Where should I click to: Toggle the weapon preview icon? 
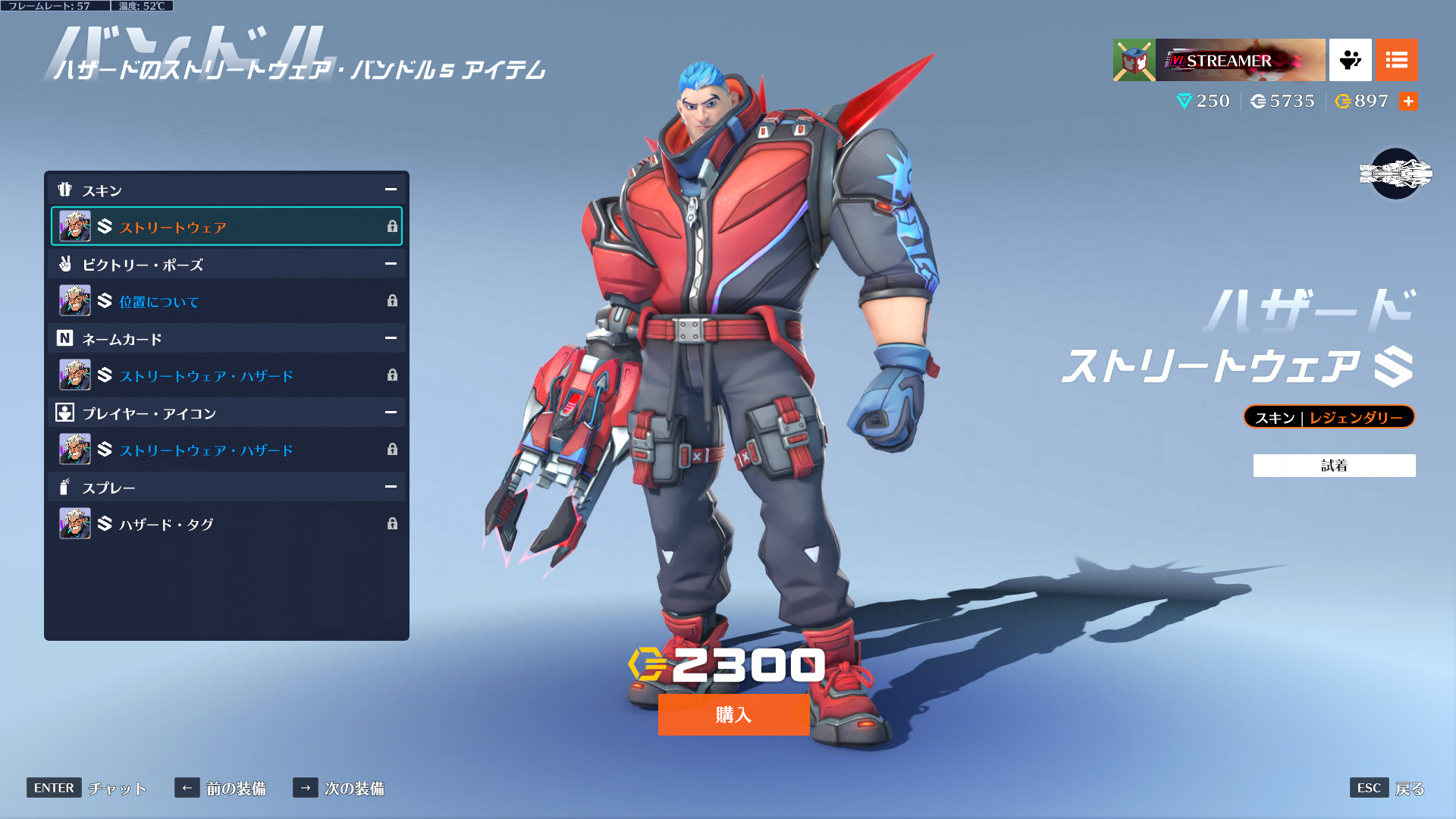[x=1395, y=174]
